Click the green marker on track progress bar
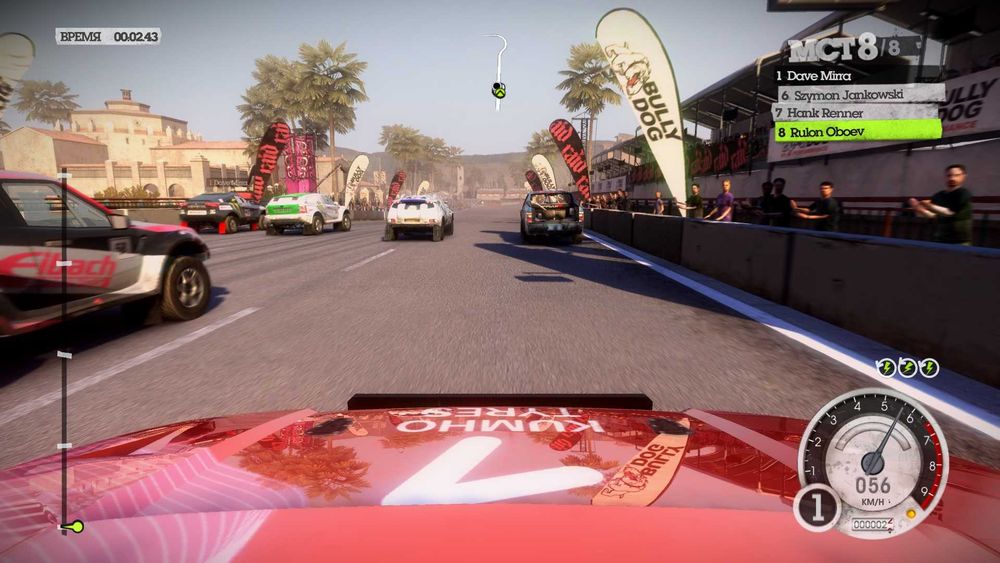The height and width of the screenshot is (563, 1000). click(71, 526)
